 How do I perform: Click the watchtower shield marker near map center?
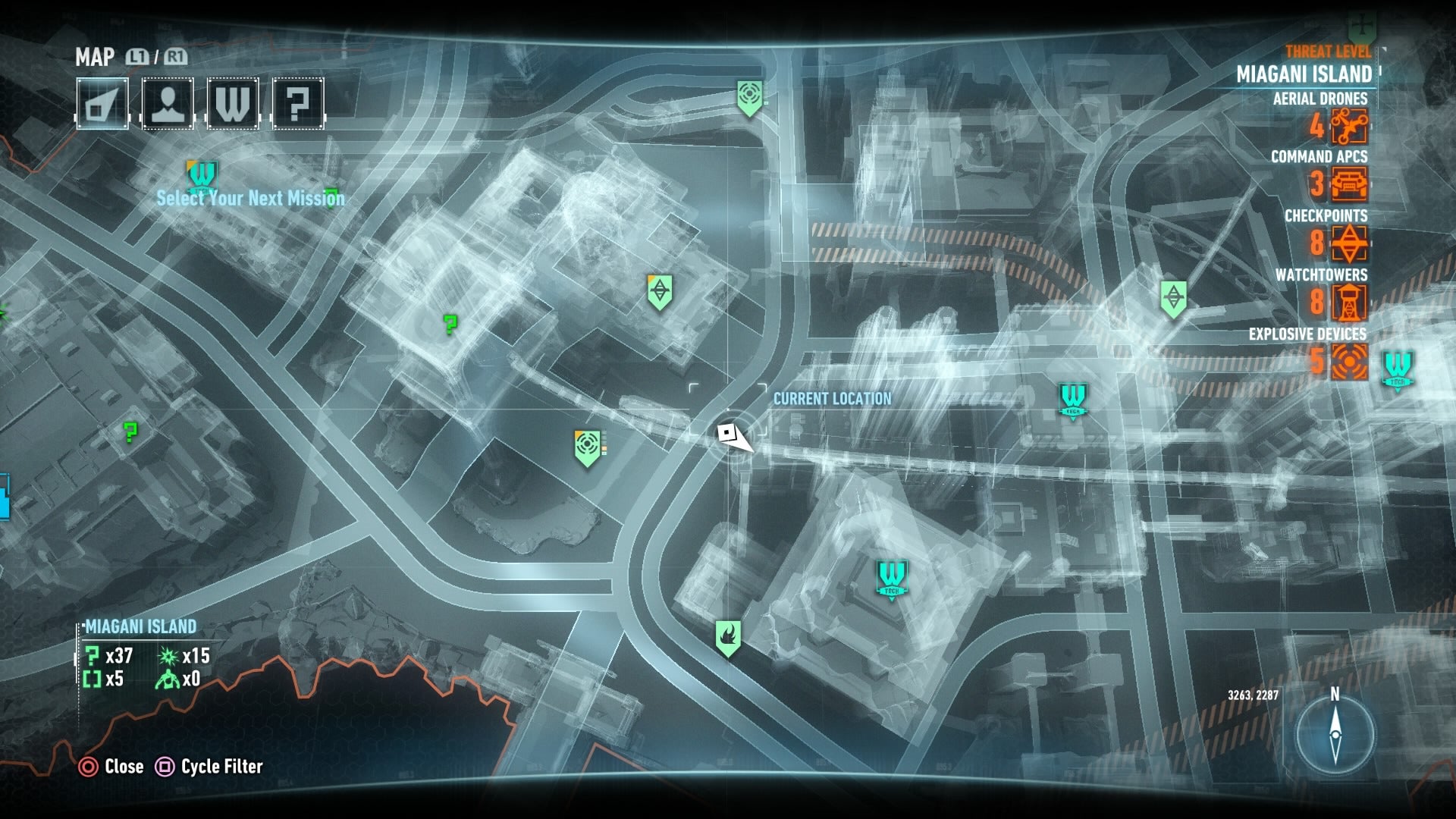pyautogui.click(x=661, y=288)
